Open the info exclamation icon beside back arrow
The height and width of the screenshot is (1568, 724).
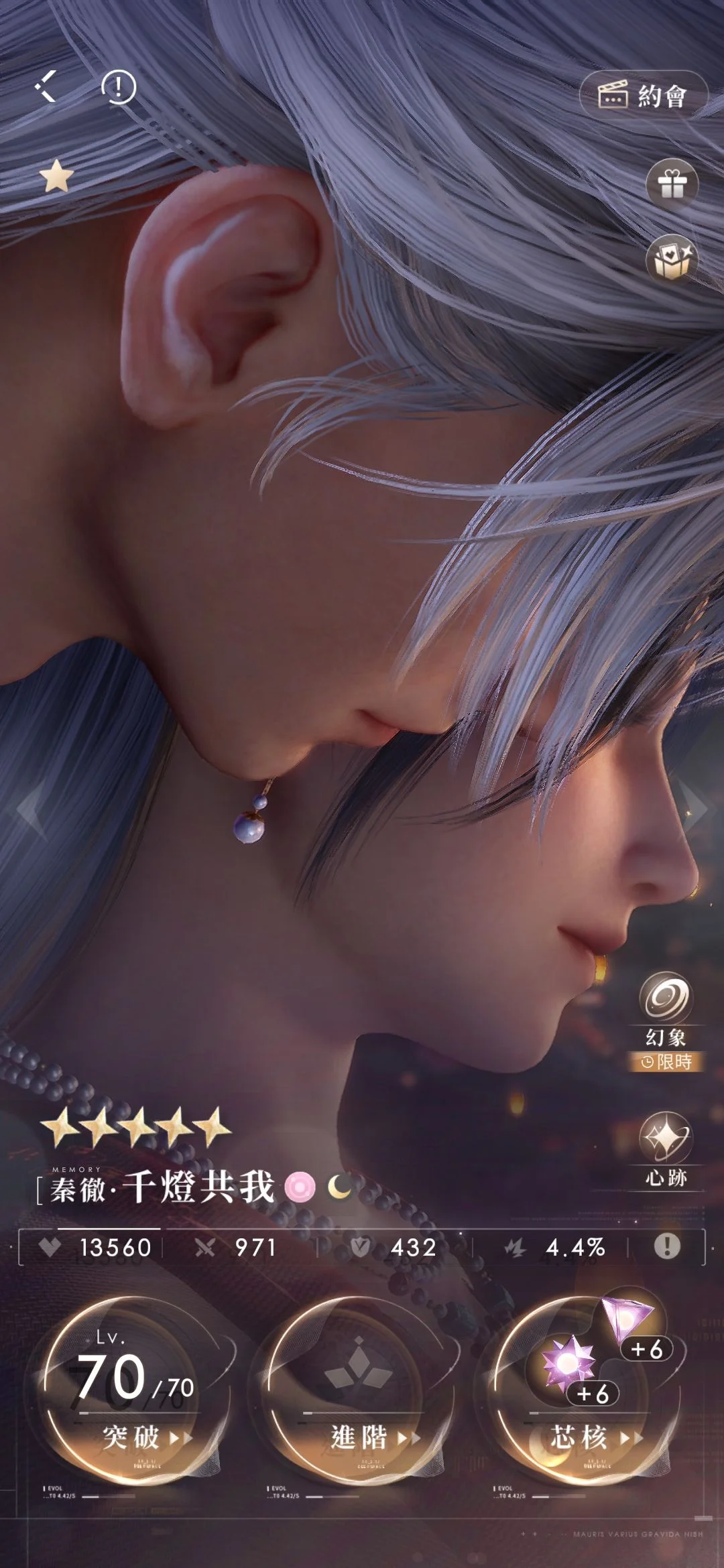tap(119, 87)
